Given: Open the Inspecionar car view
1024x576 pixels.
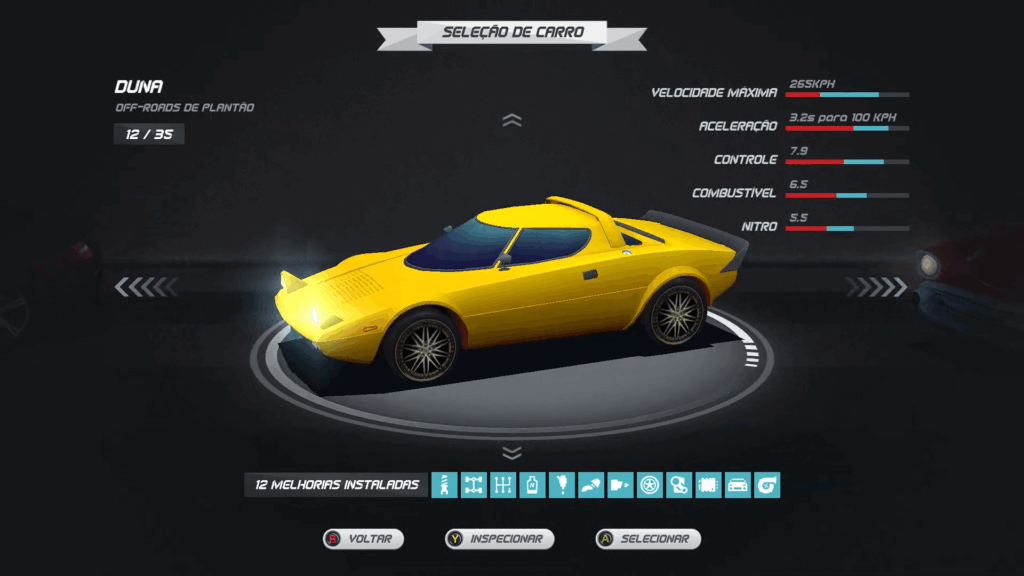Looking at the screenshot, I should point(500,539).
